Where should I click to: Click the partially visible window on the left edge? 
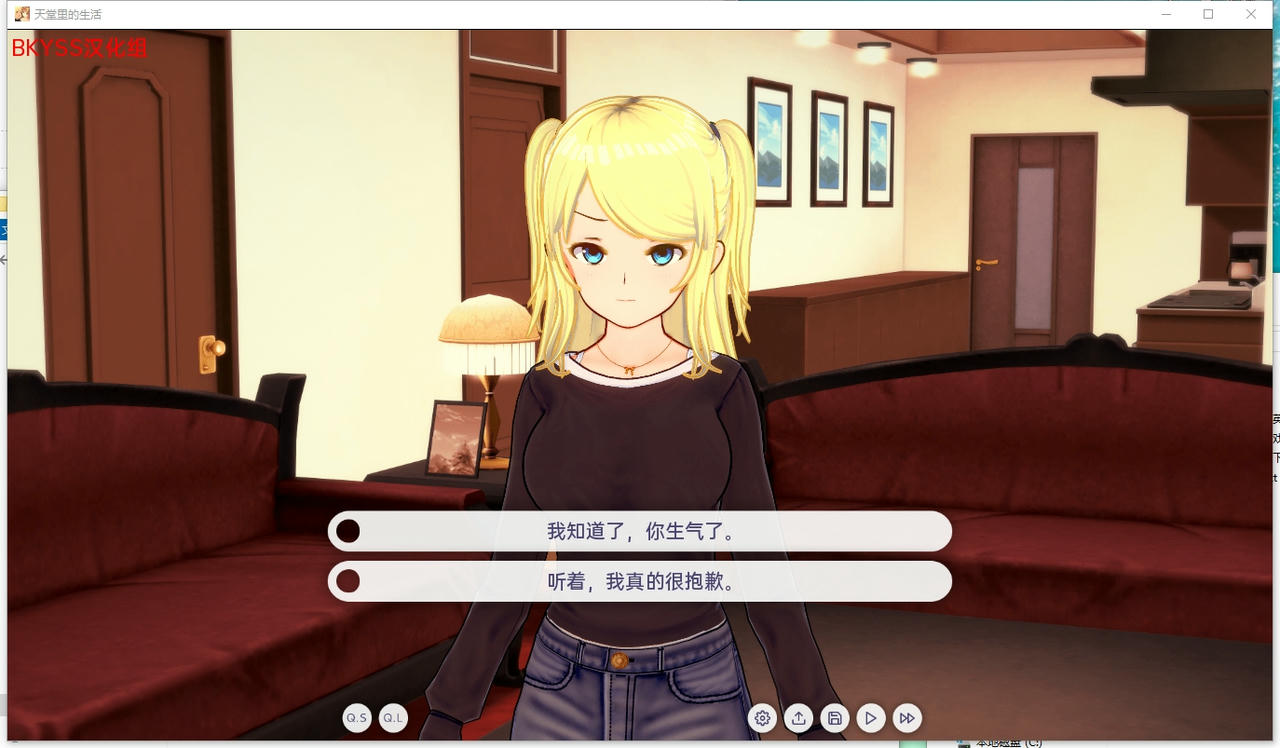(x=3, y=230)
